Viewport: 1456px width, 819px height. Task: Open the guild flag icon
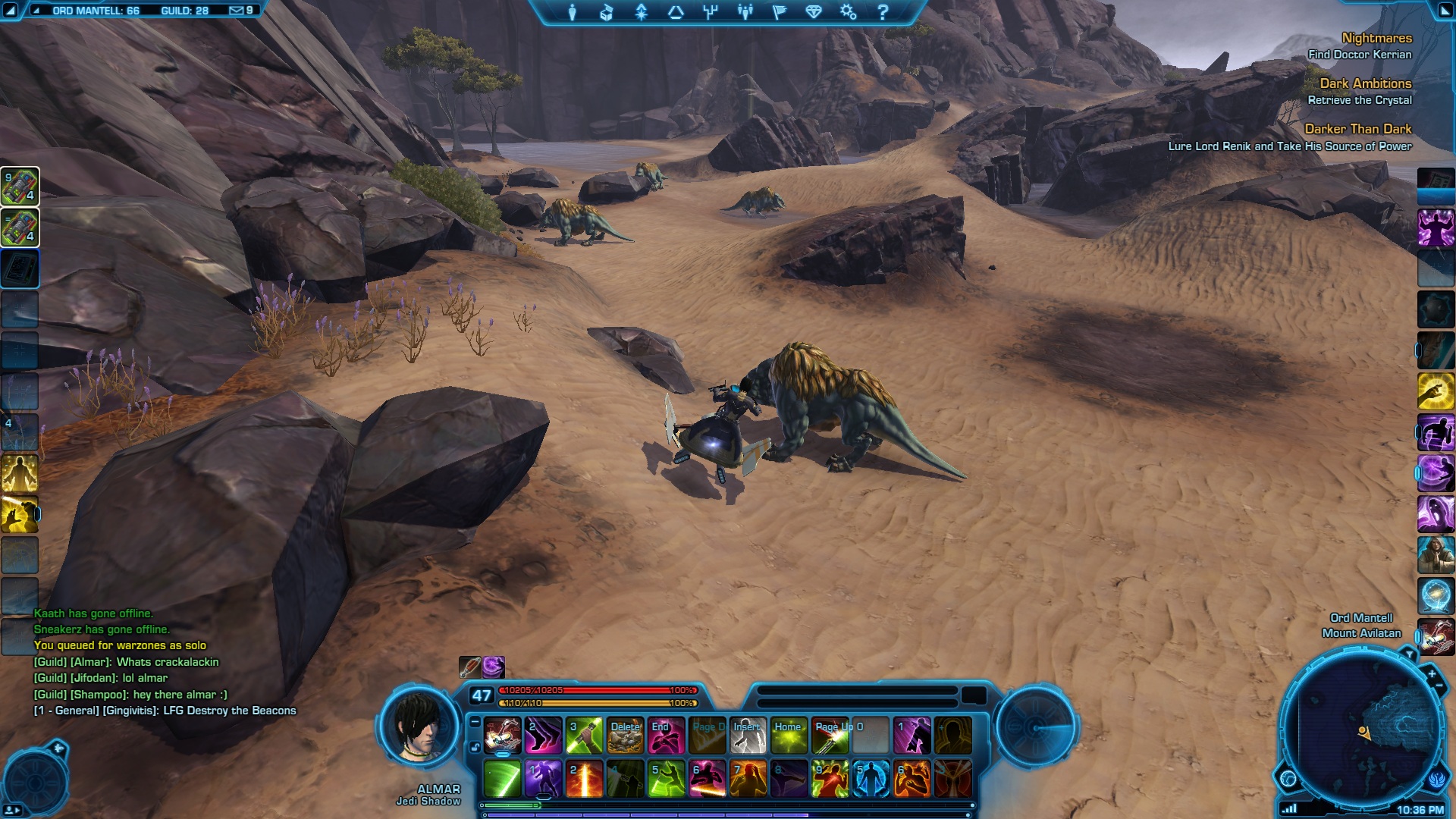779,12
